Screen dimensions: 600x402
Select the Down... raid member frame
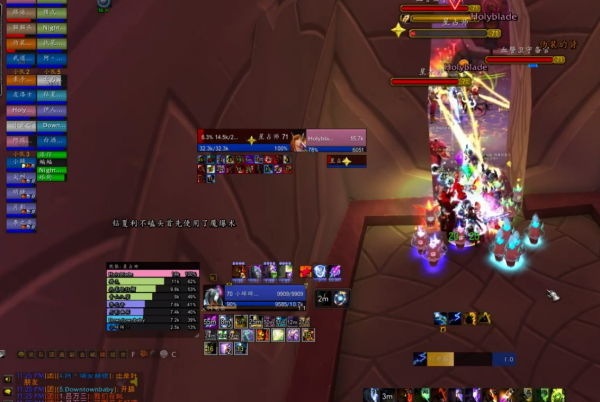tap(52, 126)
